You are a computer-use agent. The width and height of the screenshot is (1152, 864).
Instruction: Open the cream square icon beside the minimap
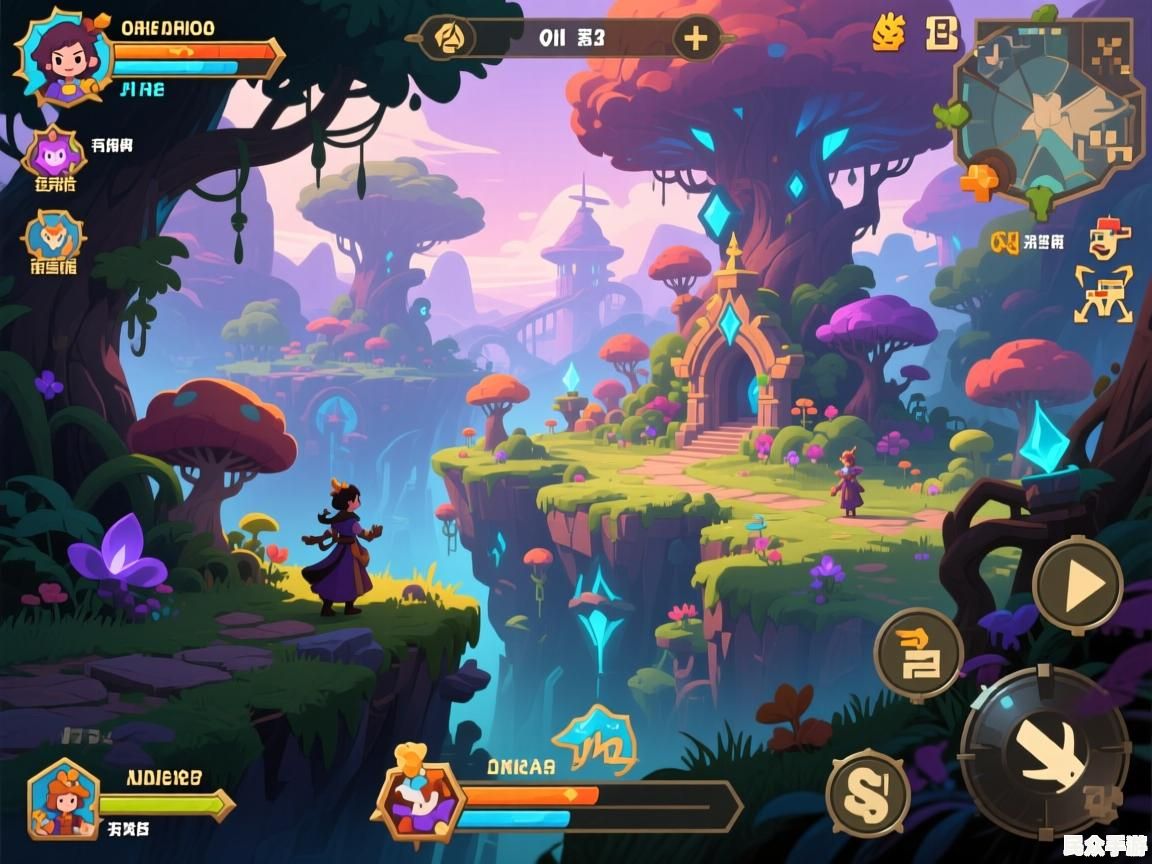point(942,33)
